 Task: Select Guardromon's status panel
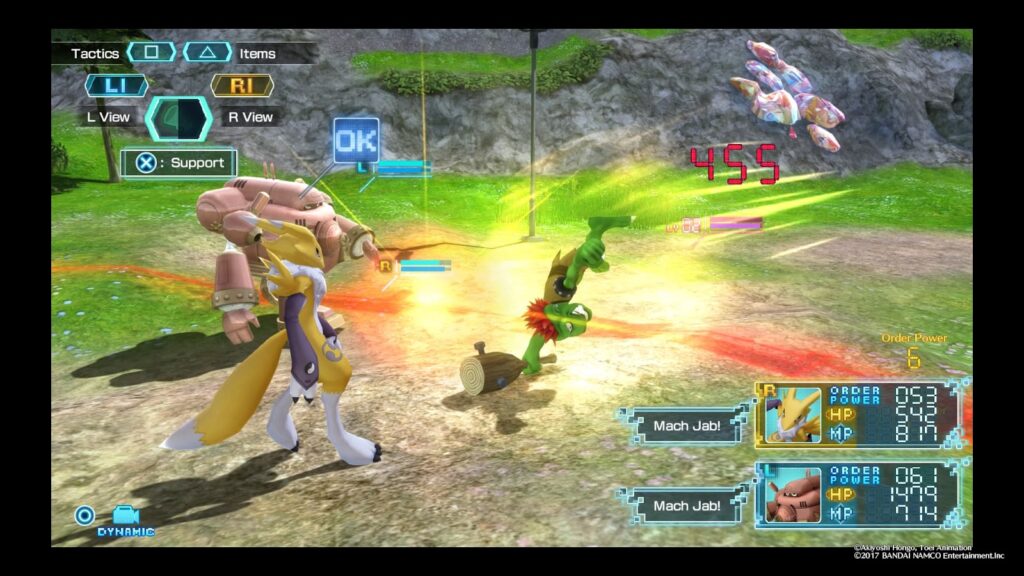(x=861, y=495)
